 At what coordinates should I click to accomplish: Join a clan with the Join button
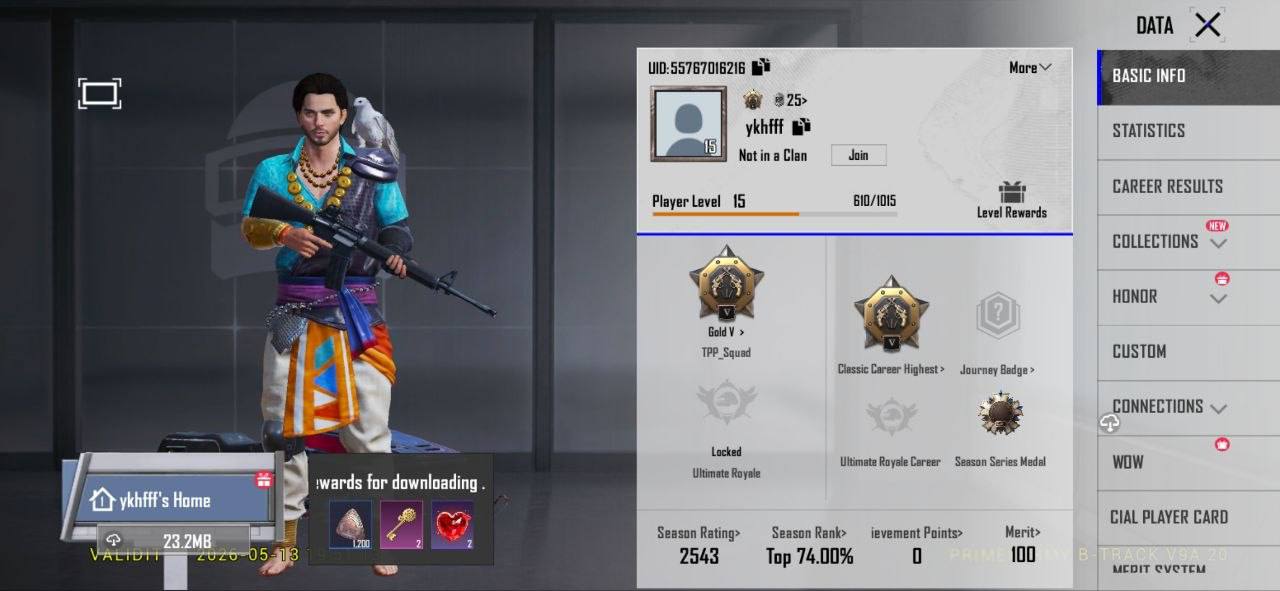pos(858,155)
